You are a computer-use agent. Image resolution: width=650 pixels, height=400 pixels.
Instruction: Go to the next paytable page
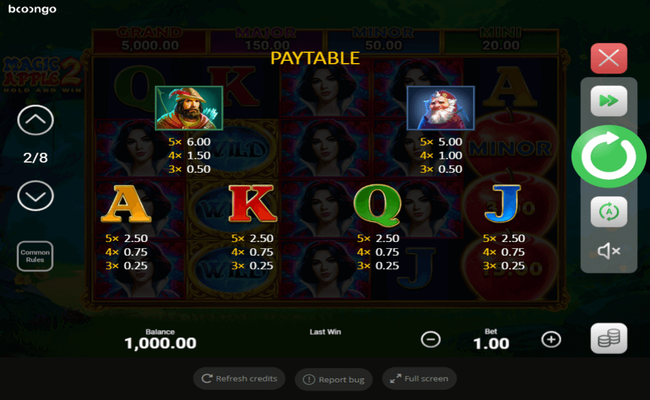[36, 195]
